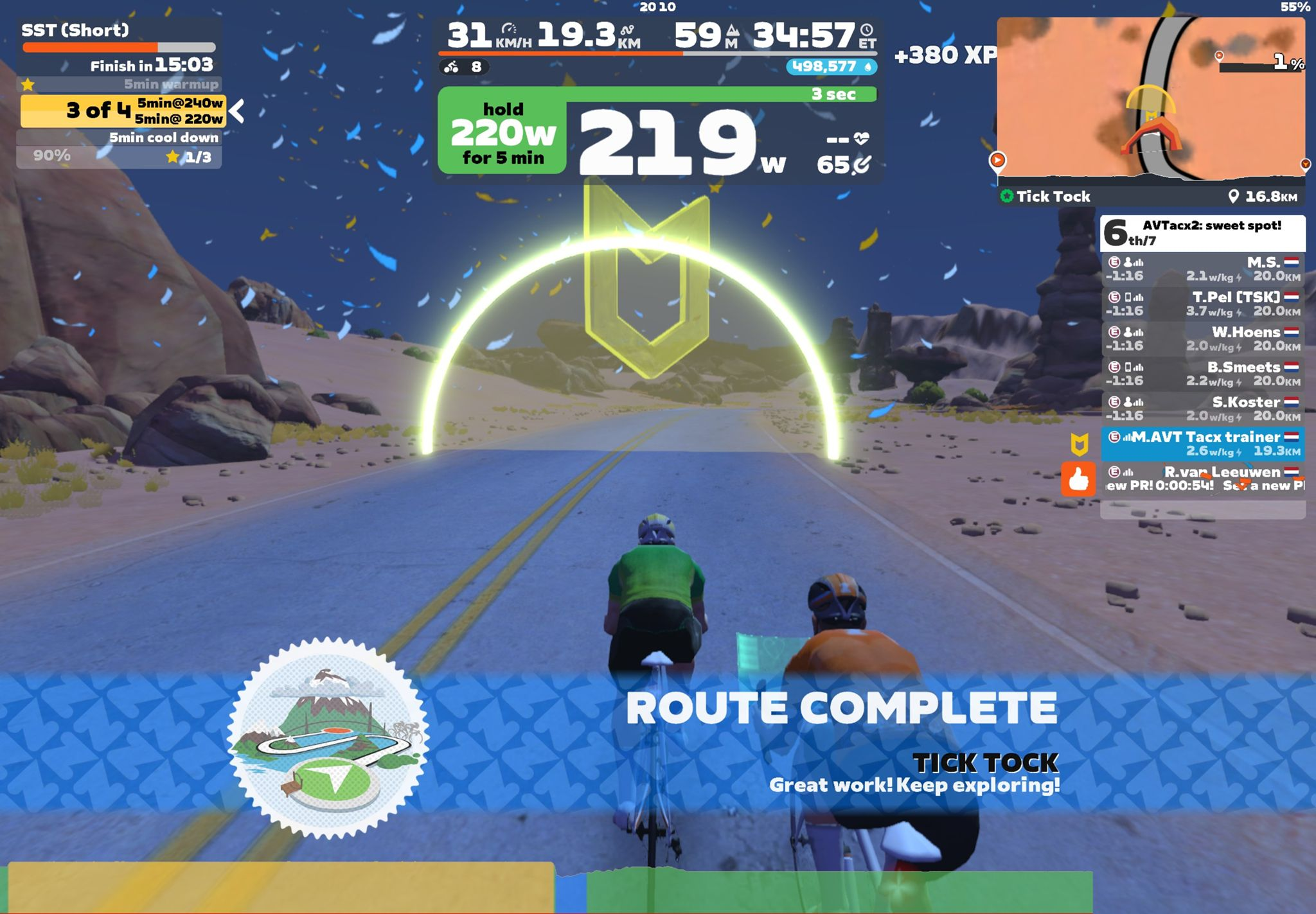
Task: Select rider T.Pel (TSK) in the list
Action: (1202, 304)
